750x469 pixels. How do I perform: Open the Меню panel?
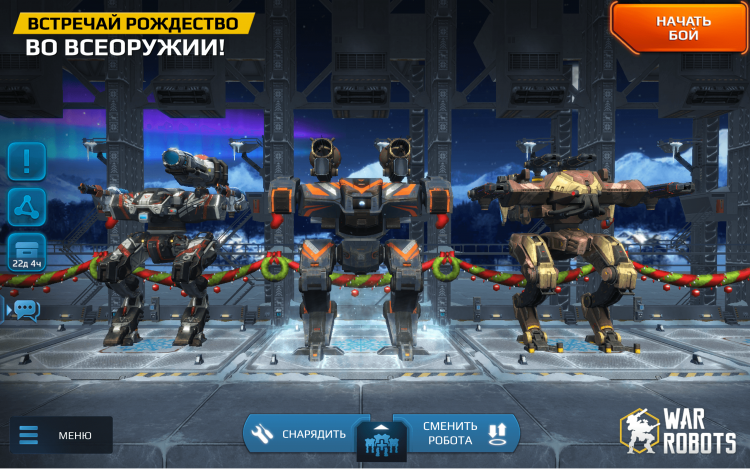(62, 435)
